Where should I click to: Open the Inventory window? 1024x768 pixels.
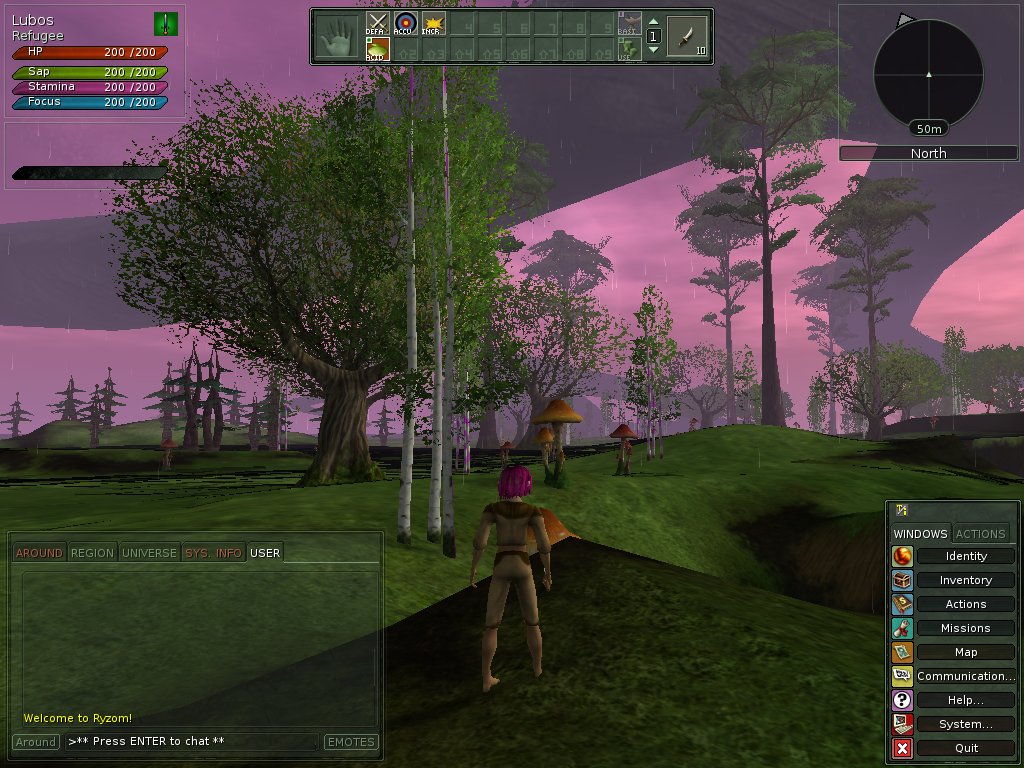[965, 580]
